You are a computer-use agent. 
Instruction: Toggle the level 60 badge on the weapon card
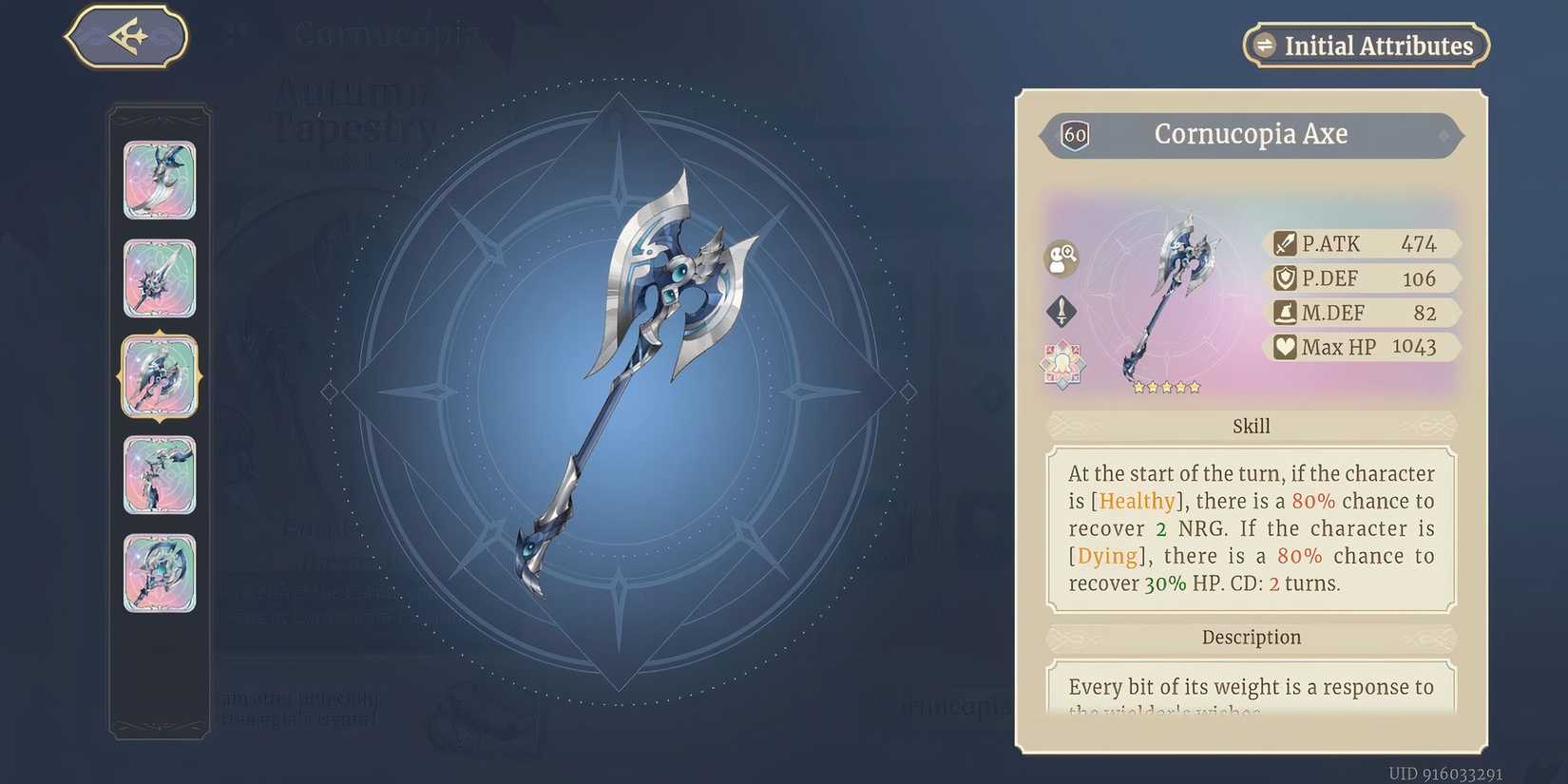[x=1075, y=134]
